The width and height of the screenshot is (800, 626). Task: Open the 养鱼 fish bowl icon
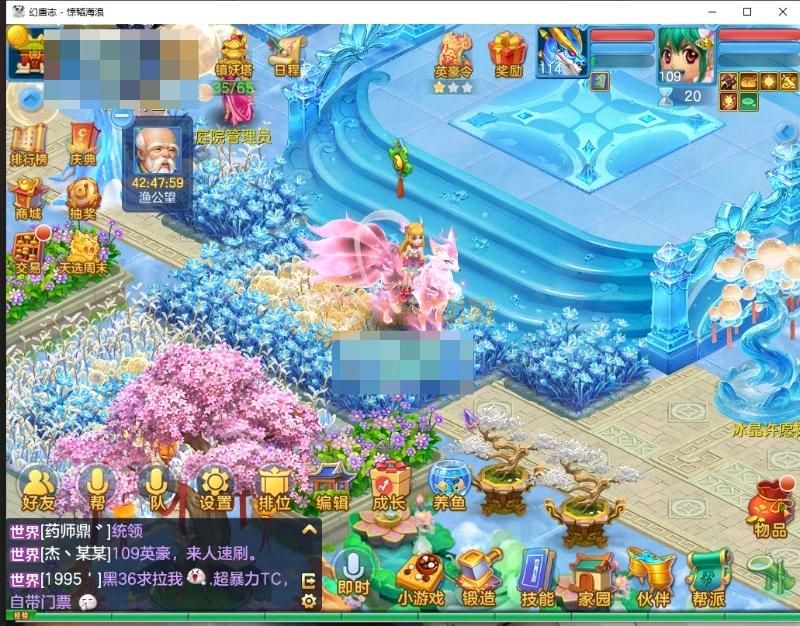[449, 487]
